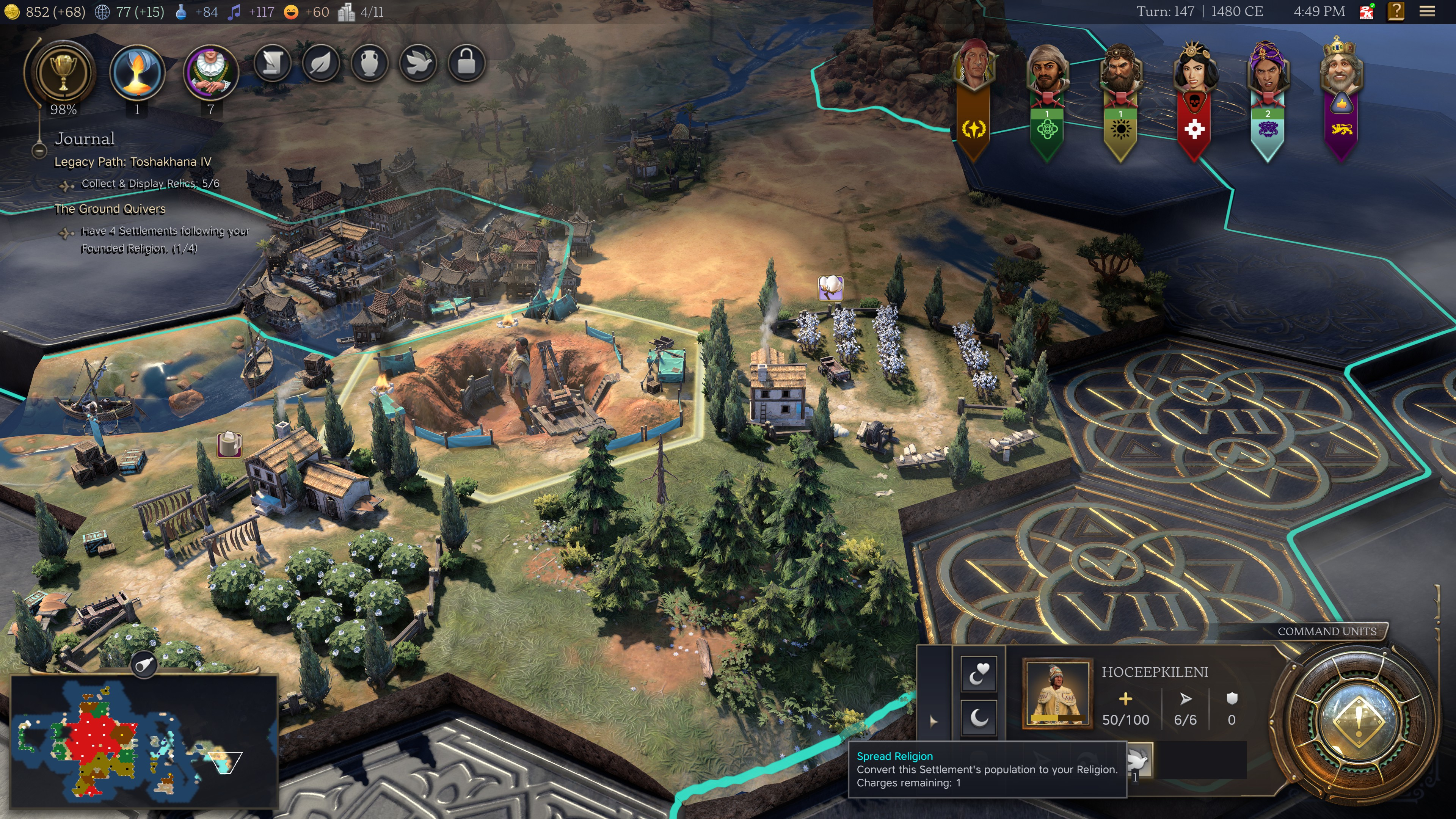The height and width of the screenshot is (819, 1456).
Task: Open the scroll icon panel
Action: [273, 63]
